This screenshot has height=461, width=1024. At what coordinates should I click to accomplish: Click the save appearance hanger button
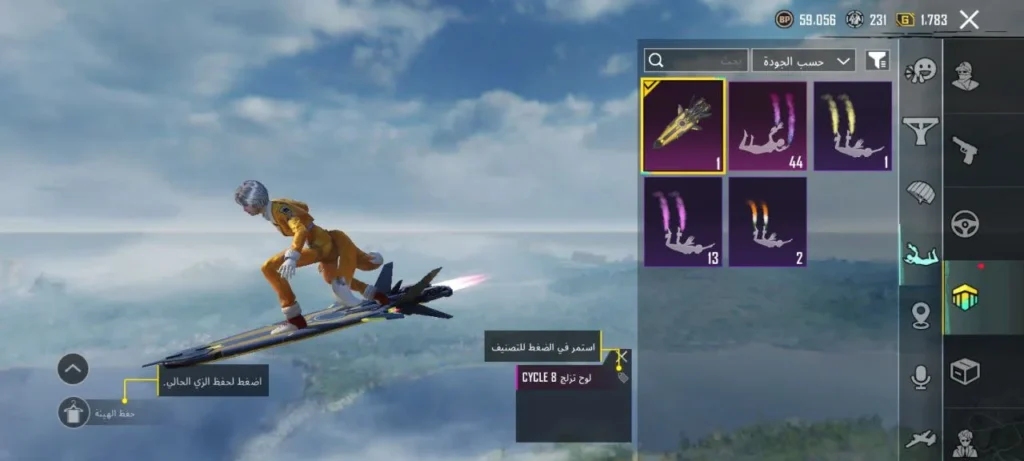[x=73, y=412]
